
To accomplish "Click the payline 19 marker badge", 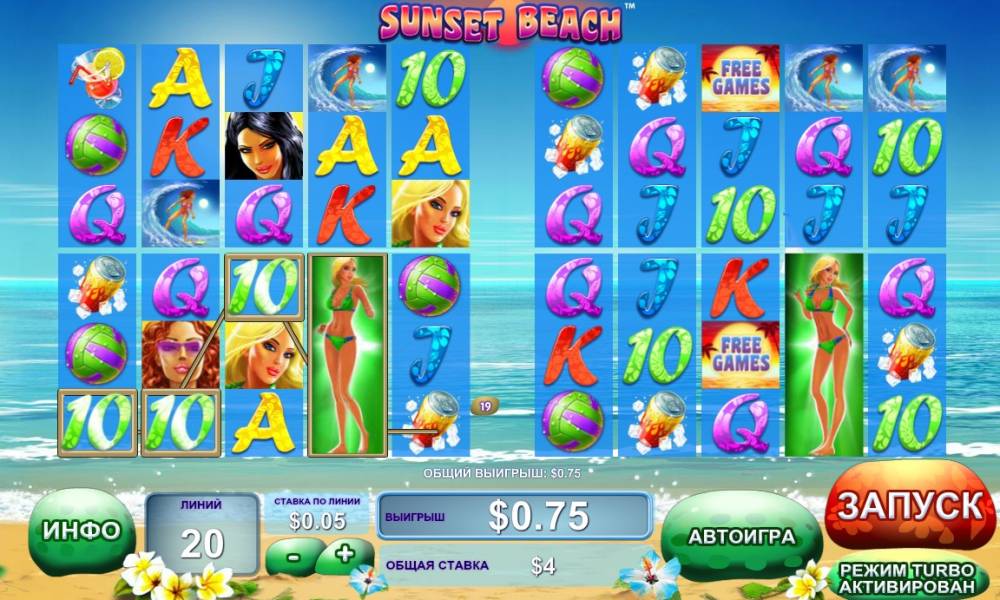I will tap(485, 406).
